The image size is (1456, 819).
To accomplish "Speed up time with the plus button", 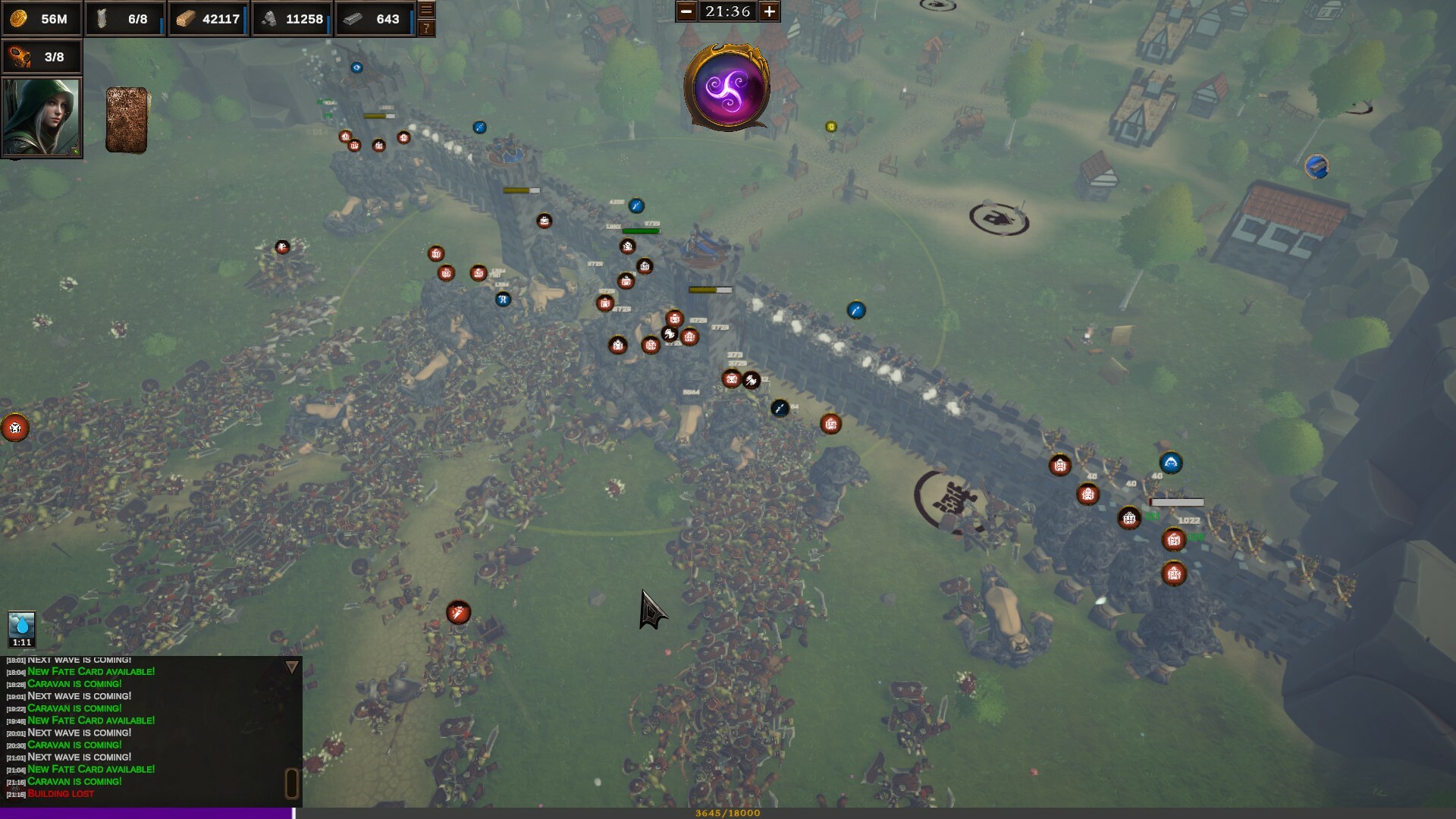I will pyautogui.click(x=770, y=12).
